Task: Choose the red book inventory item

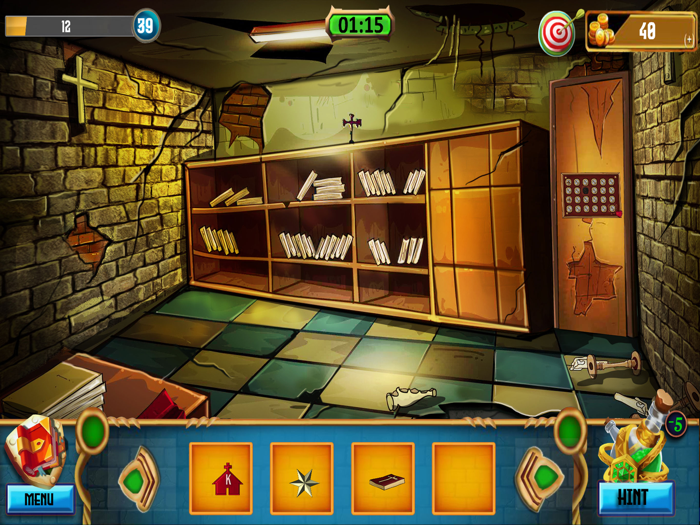Action: 383,479
